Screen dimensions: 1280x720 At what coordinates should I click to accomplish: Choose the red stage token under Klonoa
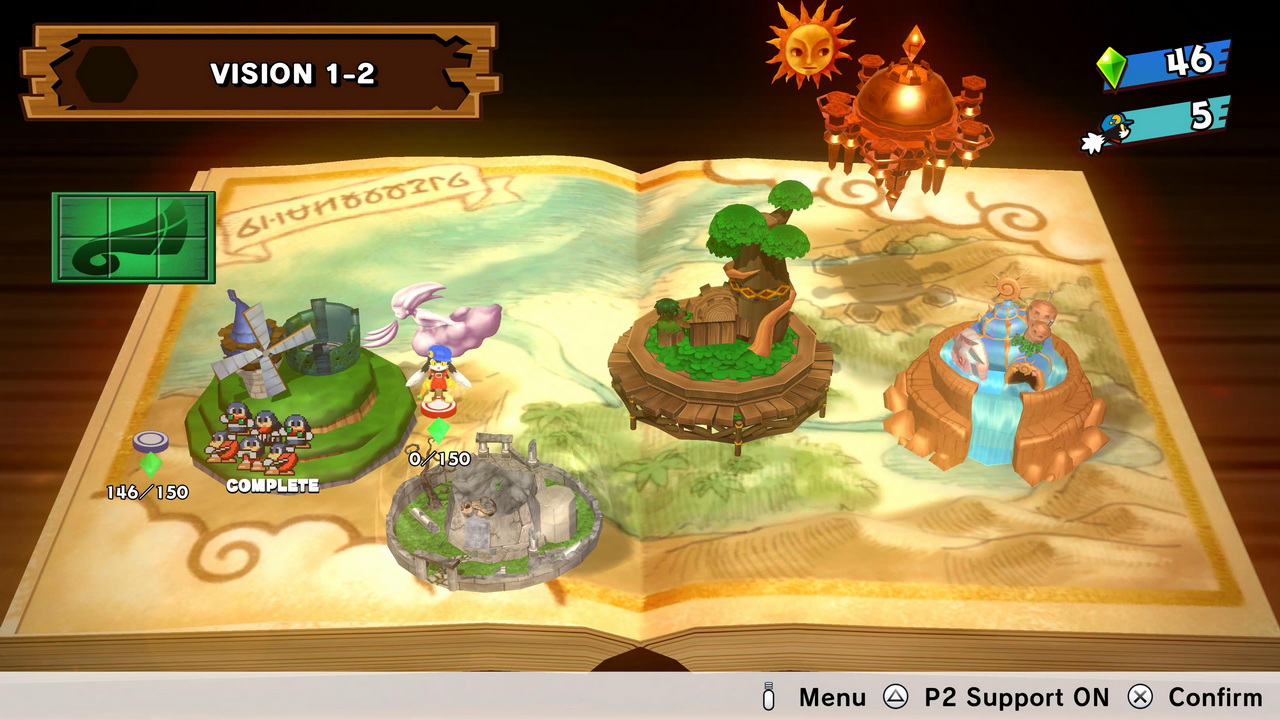(x=438, y=407)
